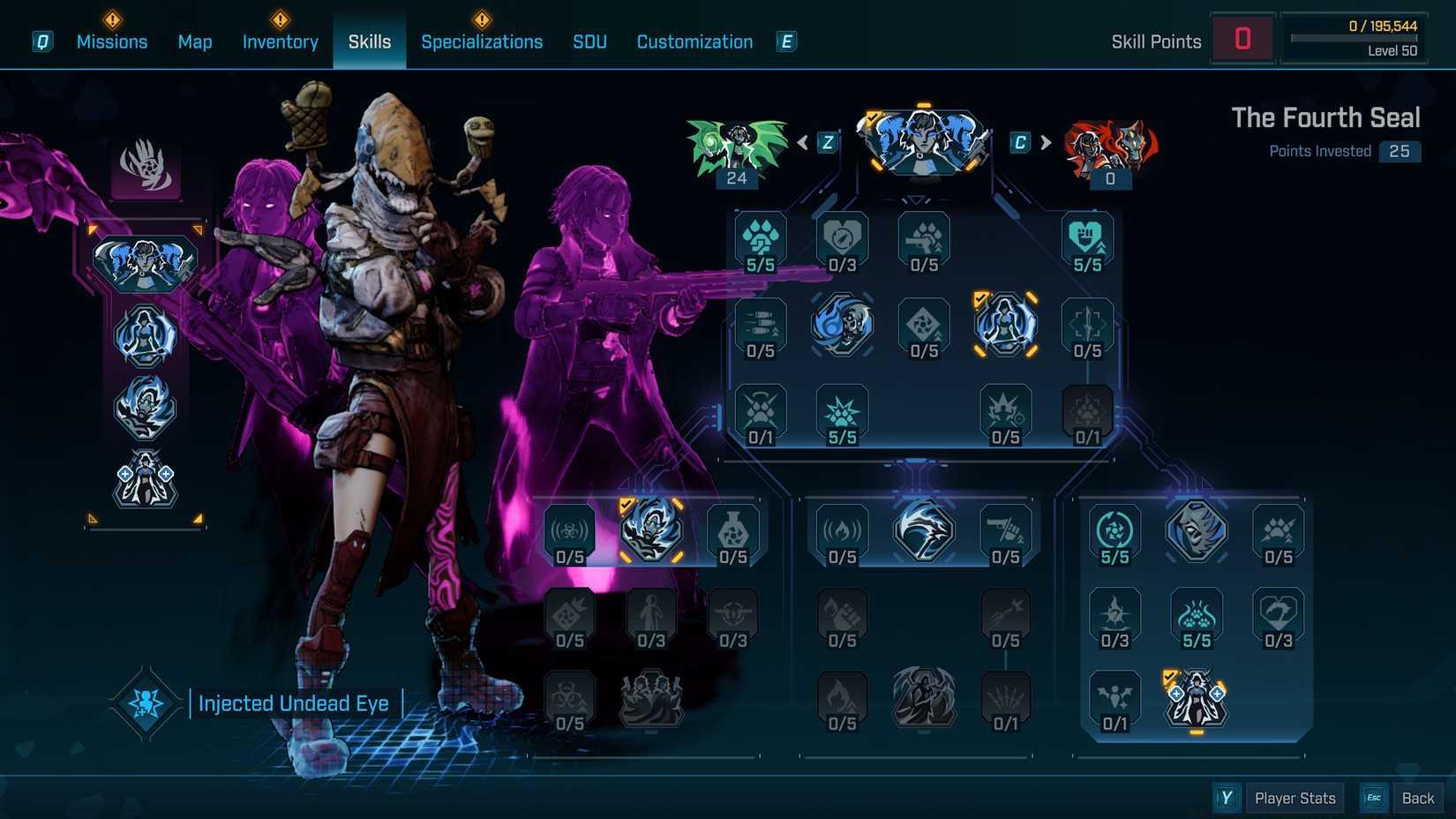Open the Customization tab
Screen dimensions: 1456x819
click(x=694, y=41)
